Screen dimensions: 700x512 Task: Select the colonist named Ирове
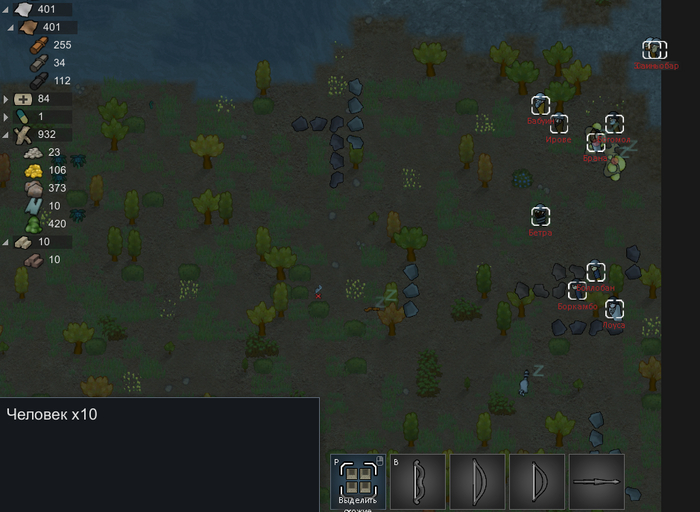point(558,124)
